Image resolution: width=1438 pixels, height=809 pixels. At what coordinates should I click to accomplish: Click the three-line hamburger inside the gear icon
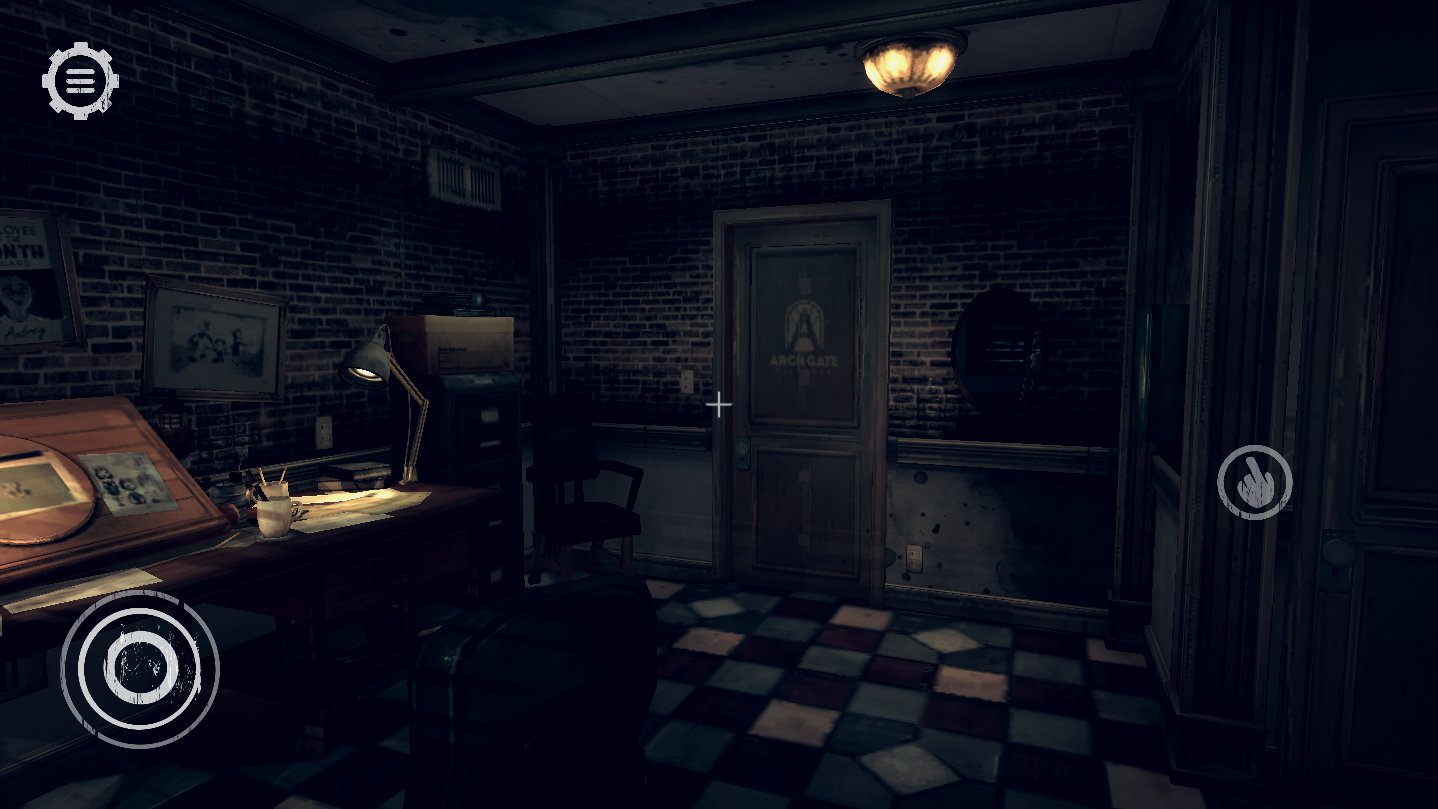(79, 79)
